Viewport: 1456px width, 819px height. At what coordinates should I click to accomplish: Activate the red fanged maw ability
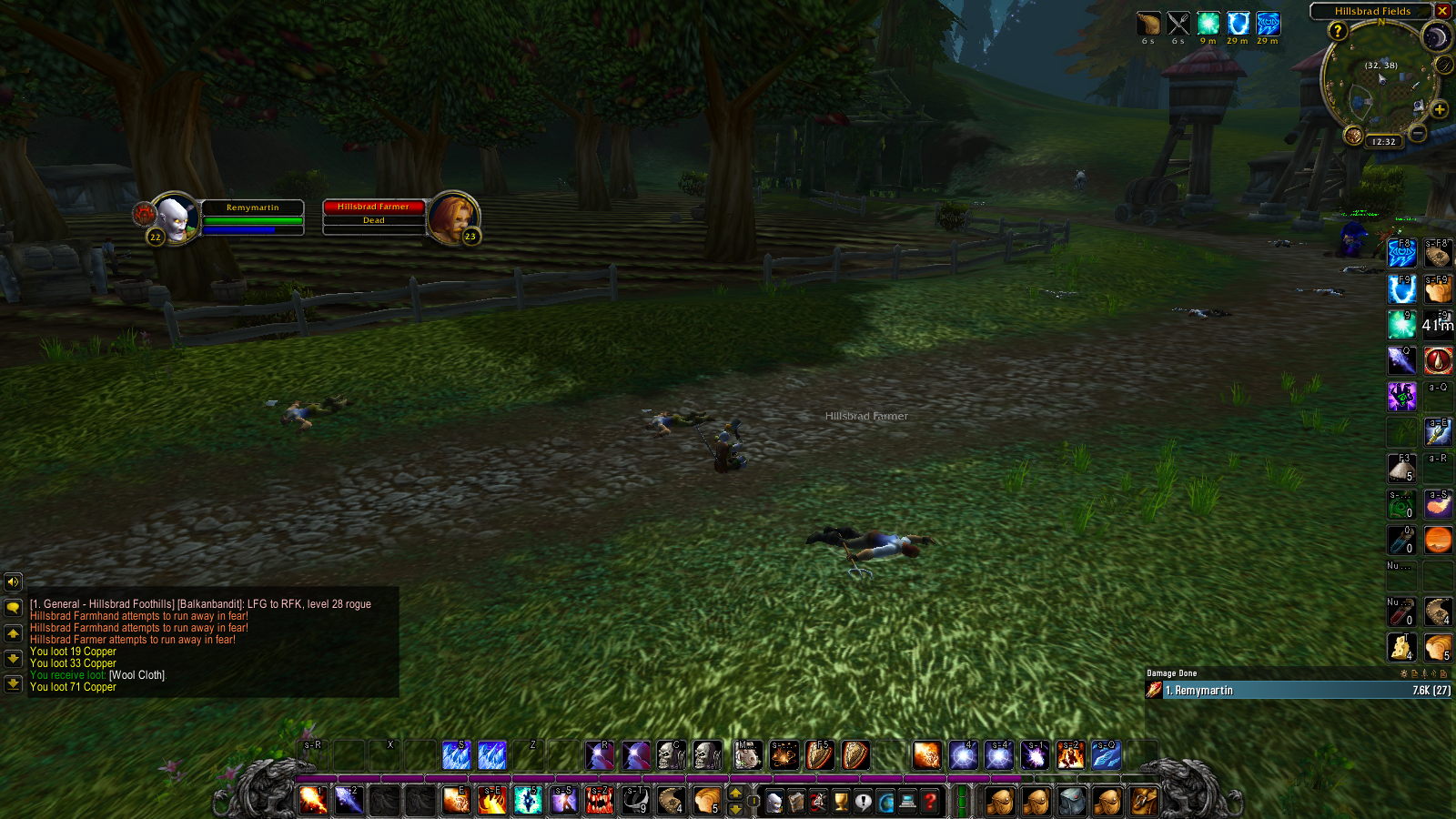click(600, 800)
